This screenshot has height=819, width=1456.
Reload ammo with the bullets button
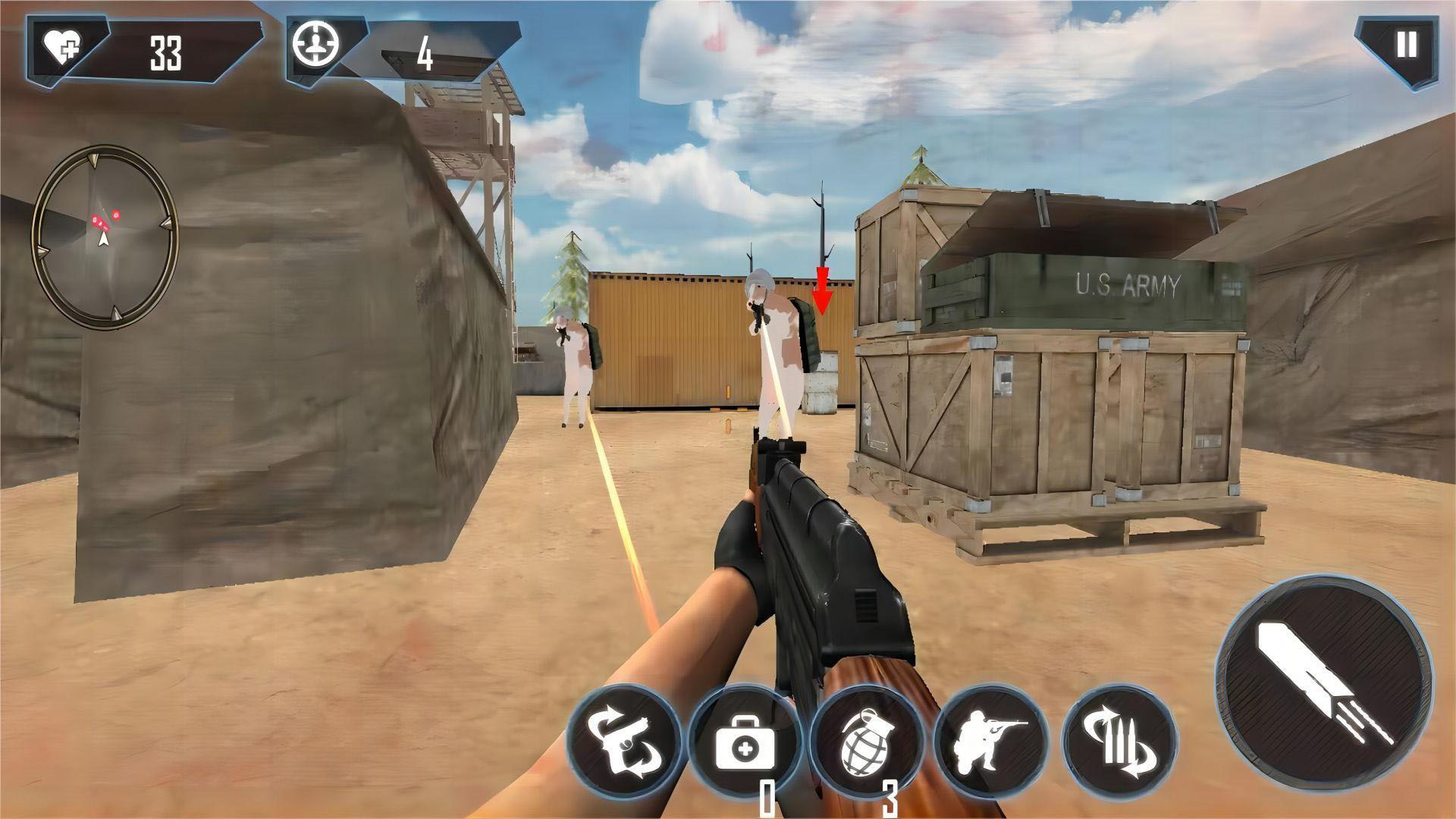point(1120,742)
